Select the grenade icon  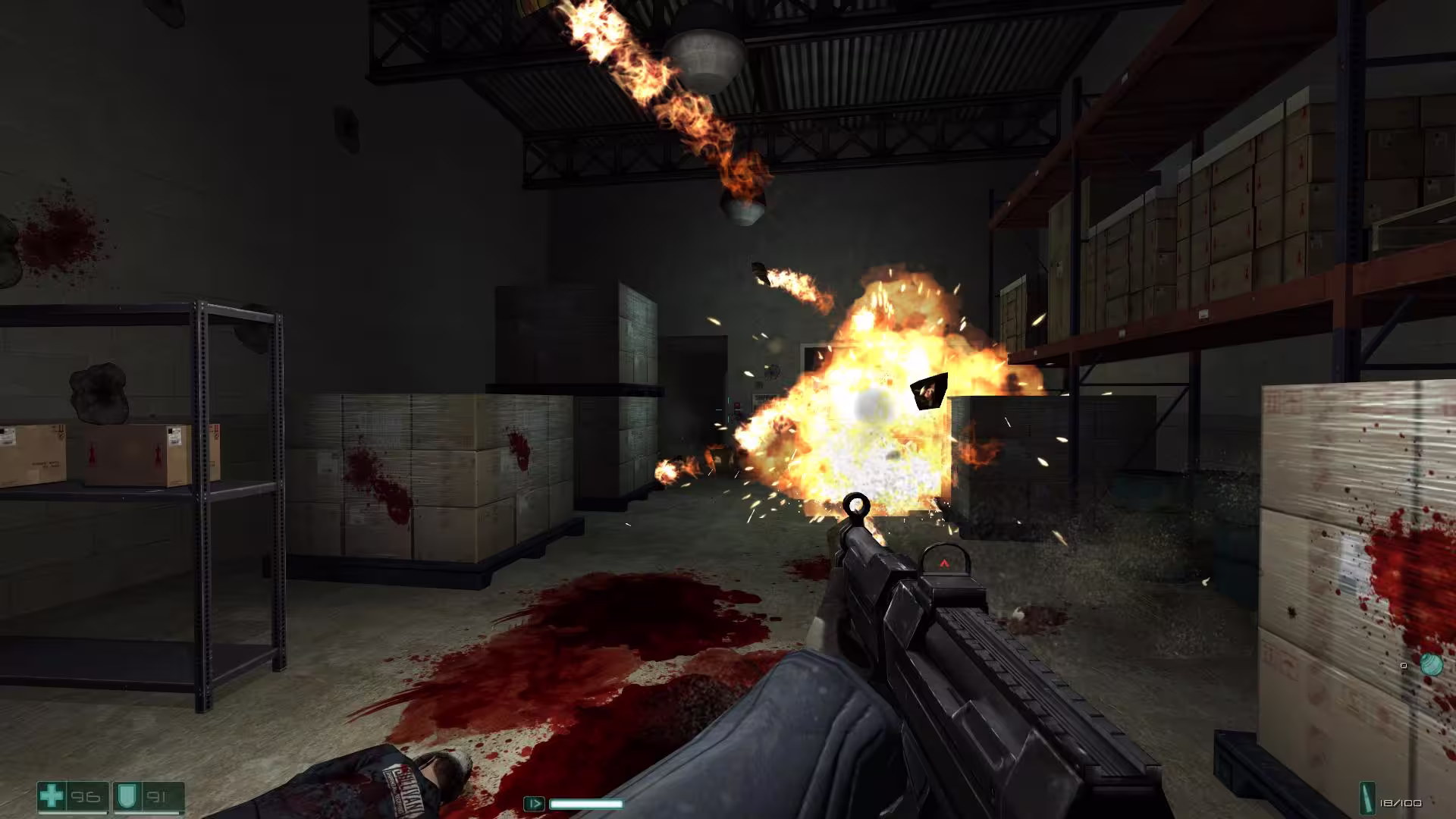pyautogui.click(x=1430, y=665)
